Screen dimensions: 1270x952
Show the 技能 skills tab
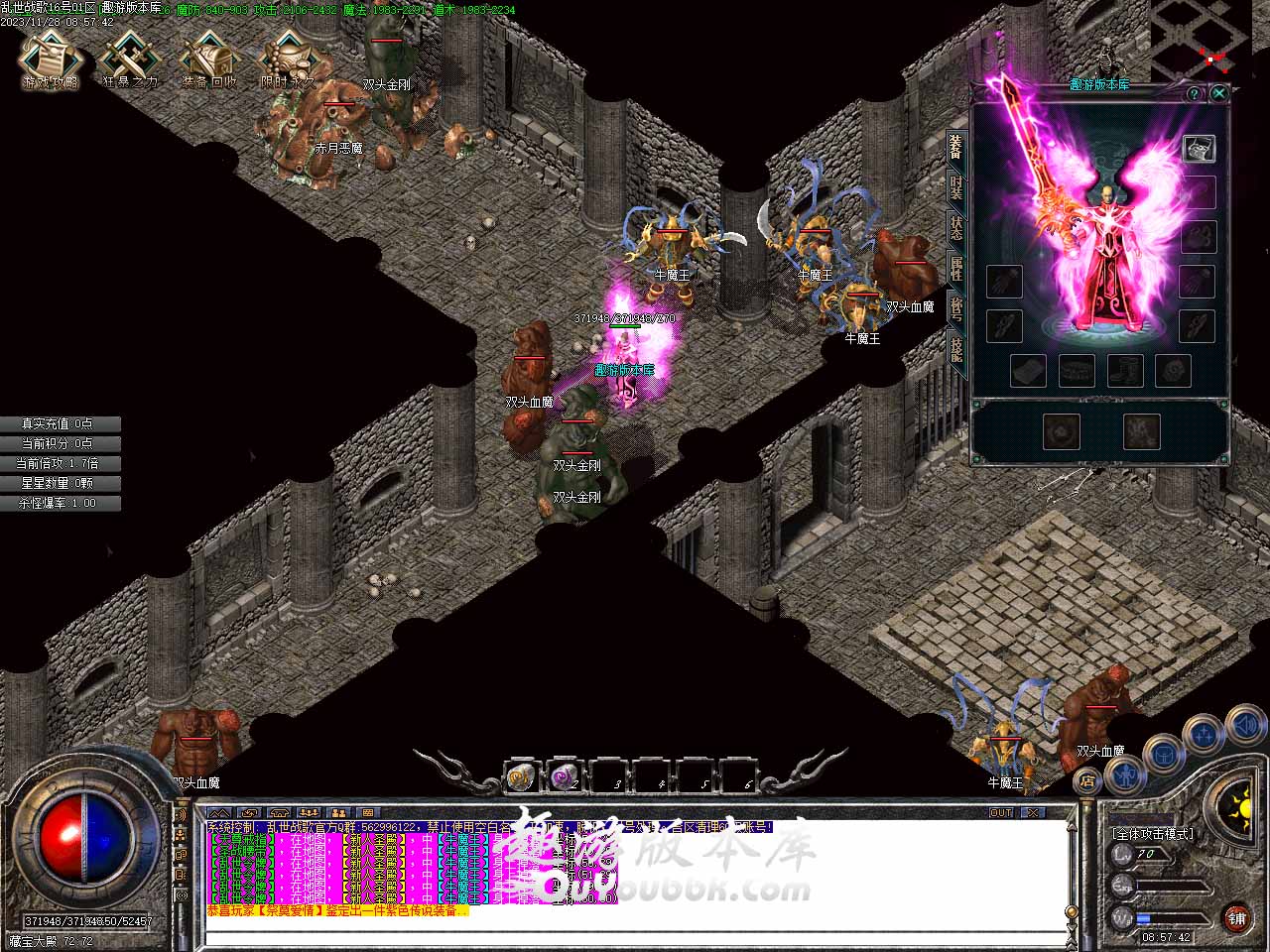coord(955,349)
